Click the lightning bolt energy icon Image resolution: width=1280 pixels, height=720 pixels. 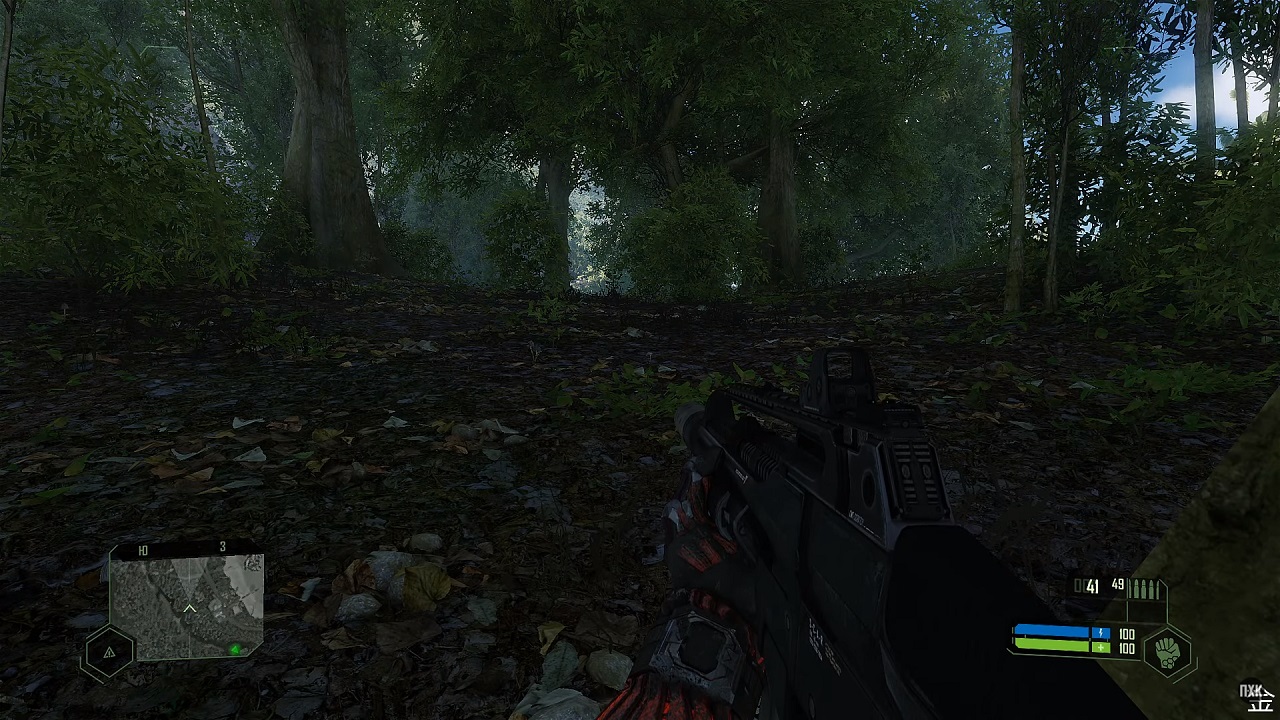pos(1101,632)
